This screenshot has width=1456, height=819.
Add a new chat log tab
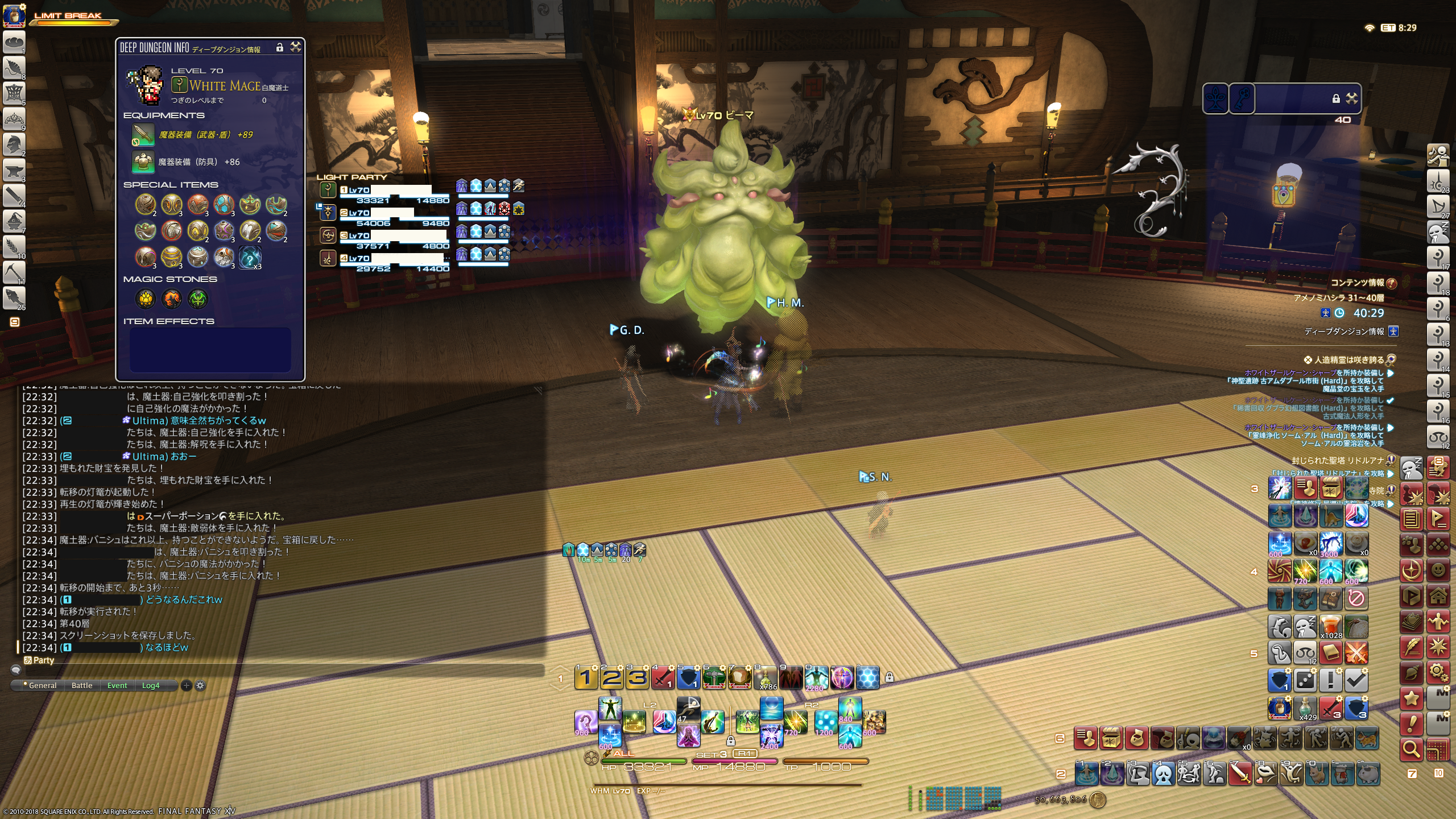[x=186, y=685]
